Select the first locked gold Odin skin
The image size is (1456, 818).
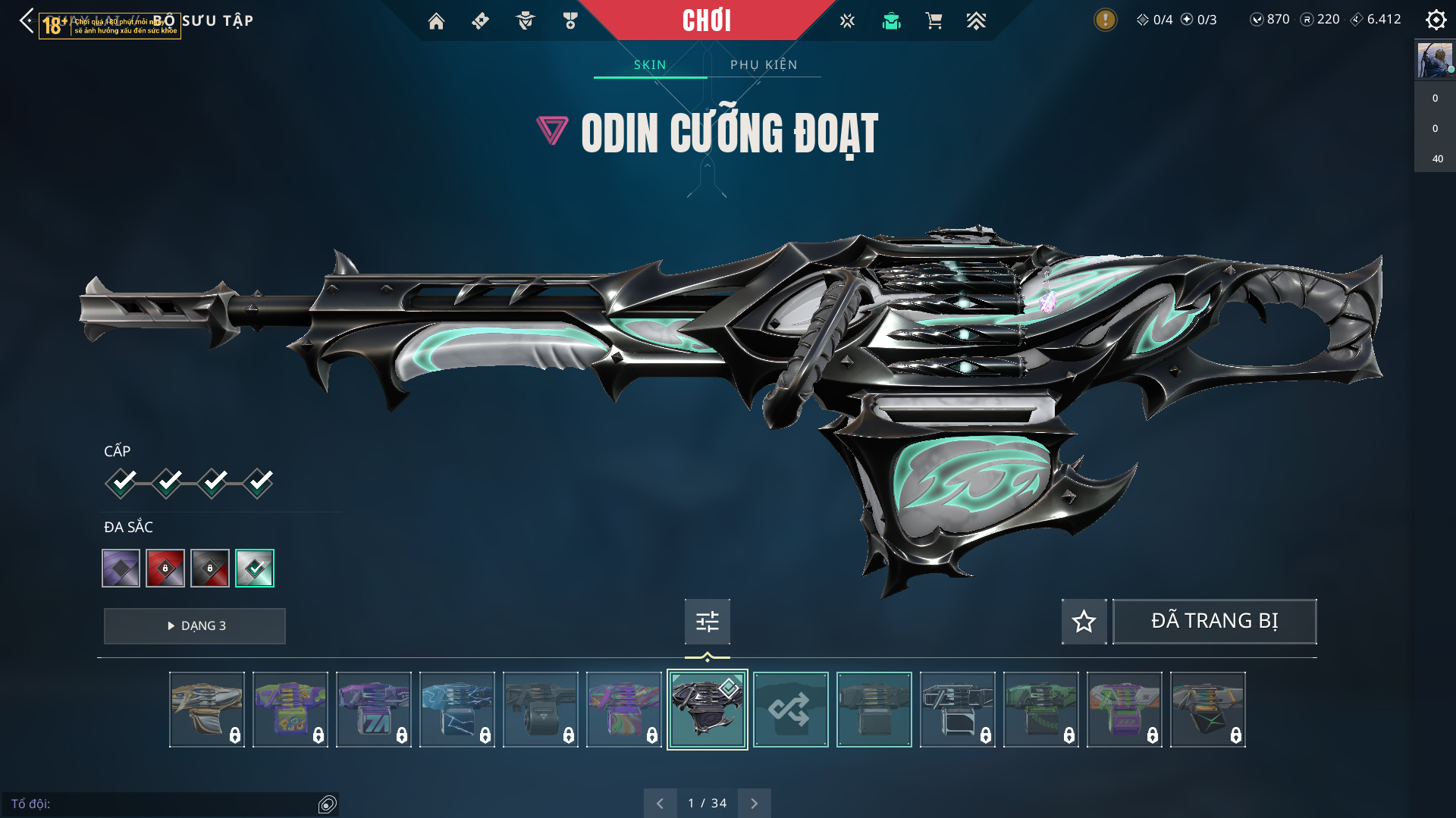point(207,710)
